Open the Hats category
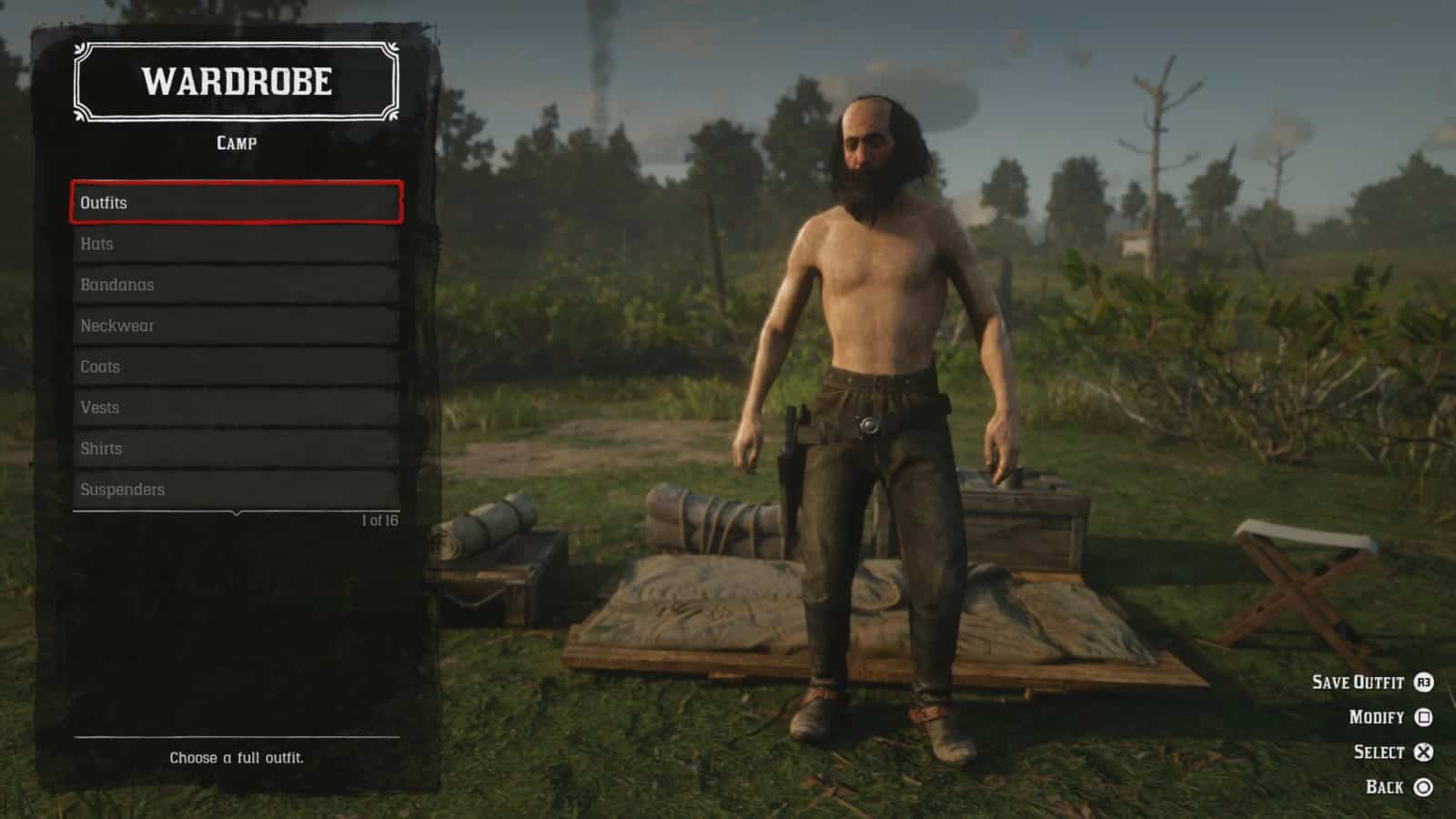 coord(235,243)
